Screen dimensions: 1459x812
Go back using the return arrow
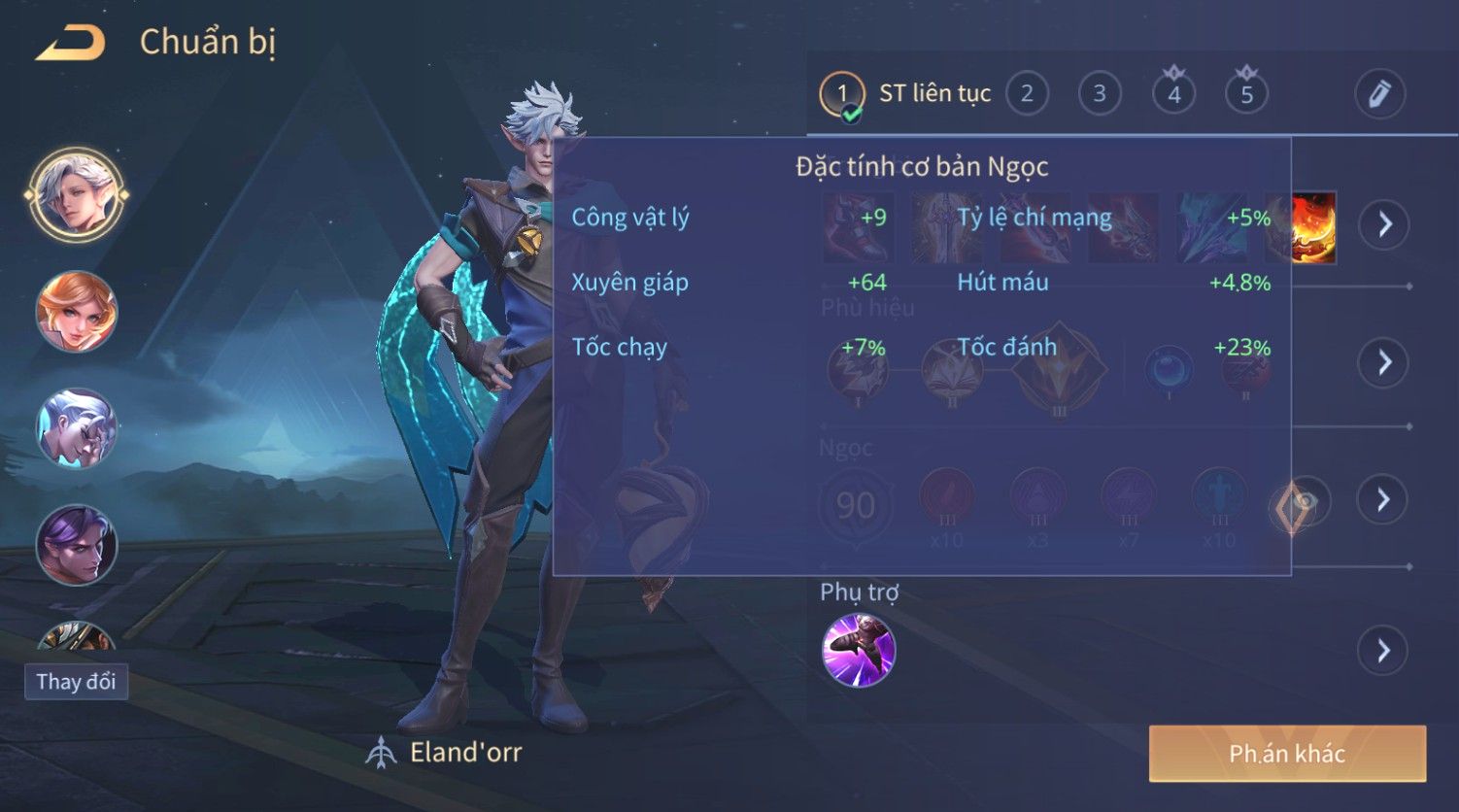point(70,43)
